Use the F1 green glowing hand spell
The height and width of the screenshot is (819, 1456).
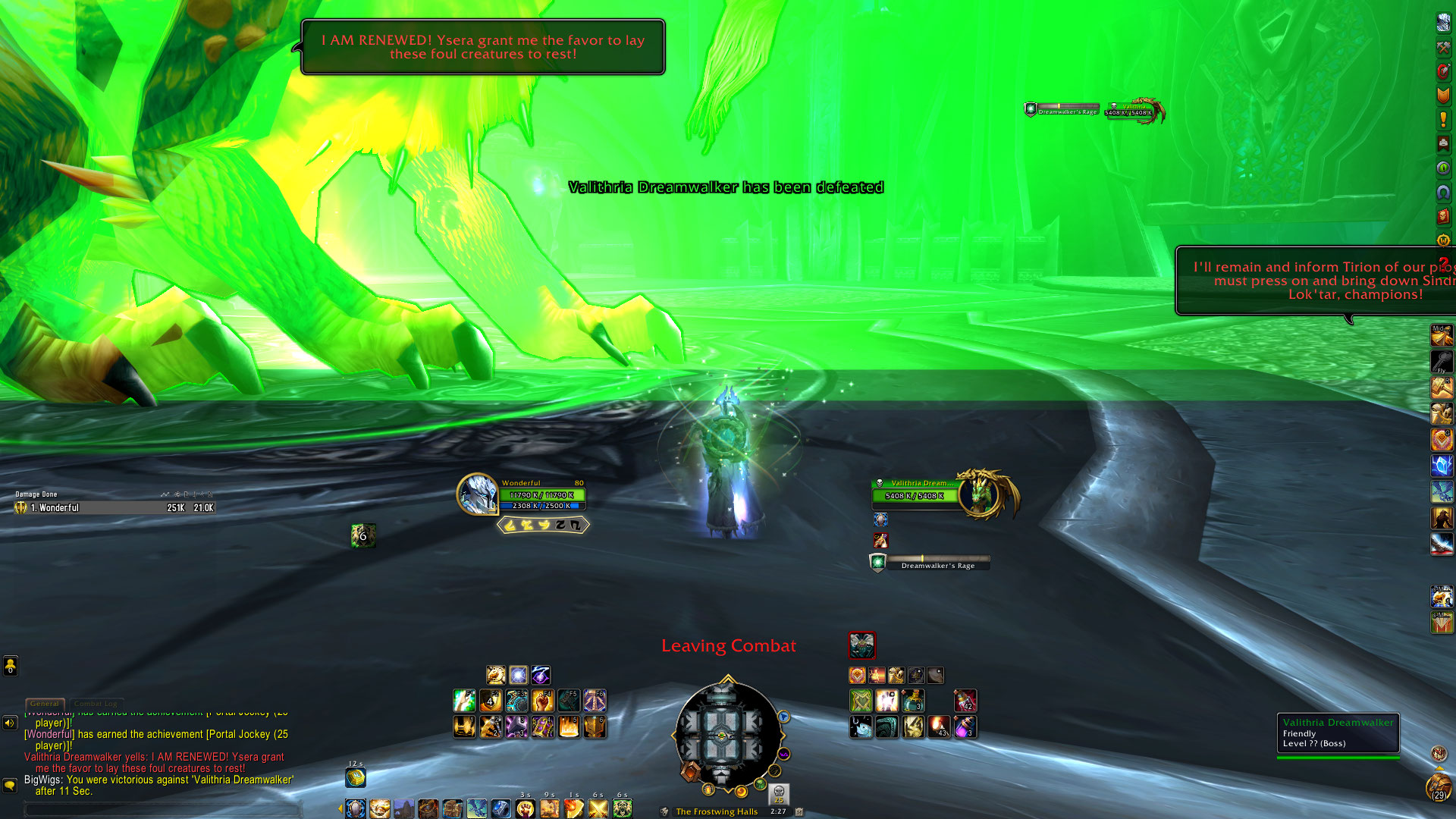tap(464, 700)
